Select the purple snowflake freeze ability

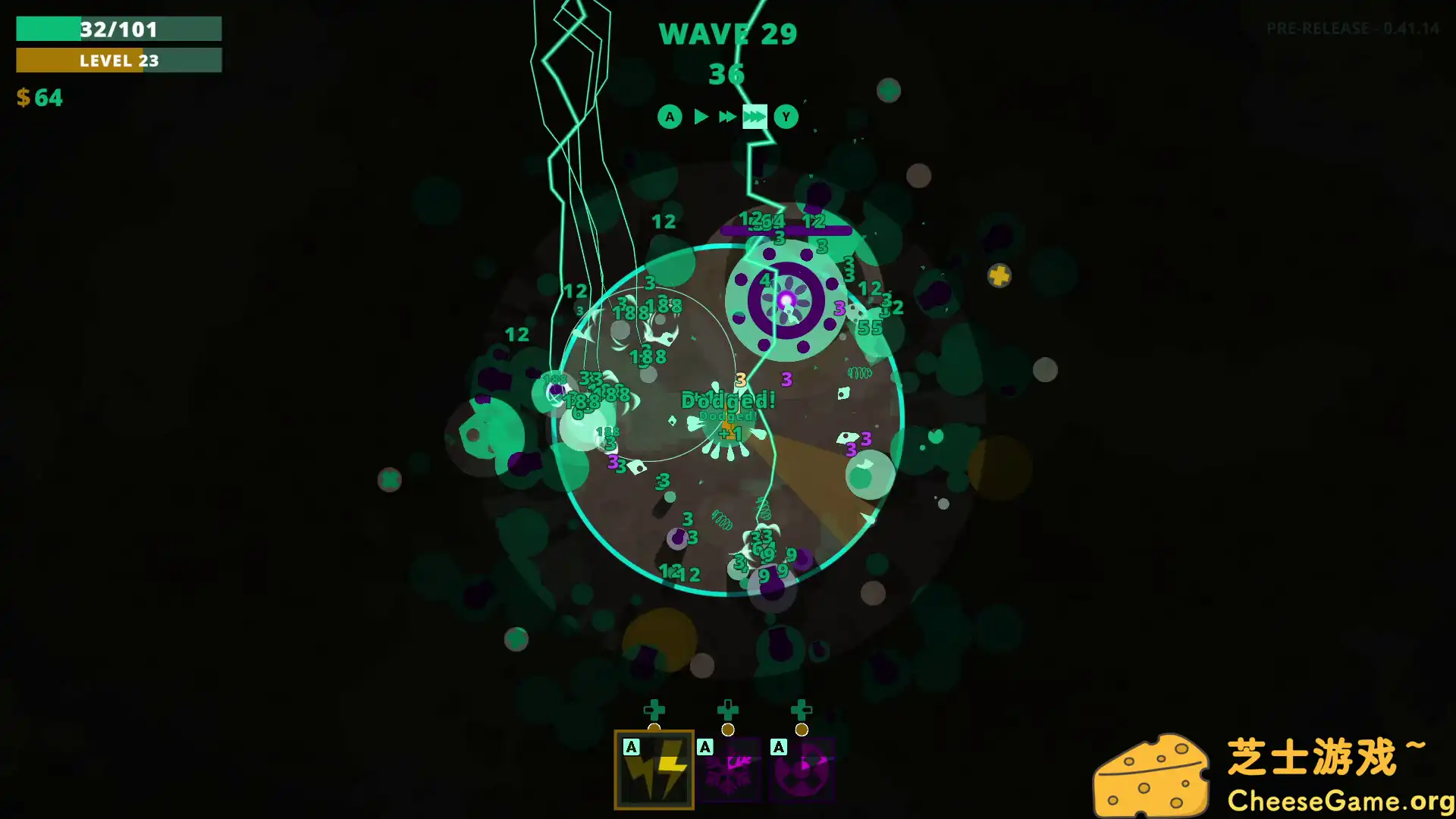(x=727, y=770)
